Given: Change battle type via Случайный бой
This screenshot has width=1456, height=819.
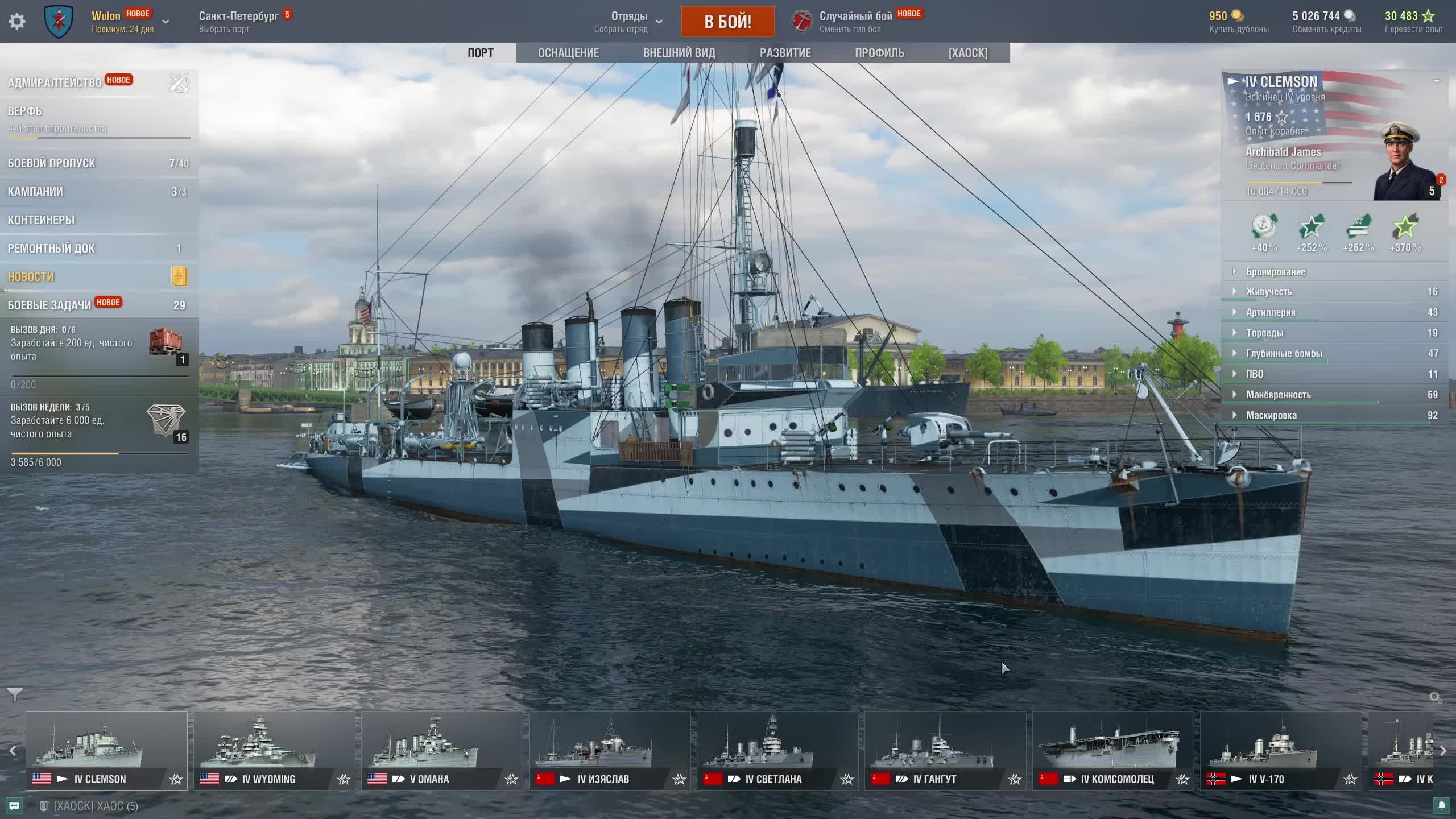Looking at the screenshot, I should tap(855, 22).
